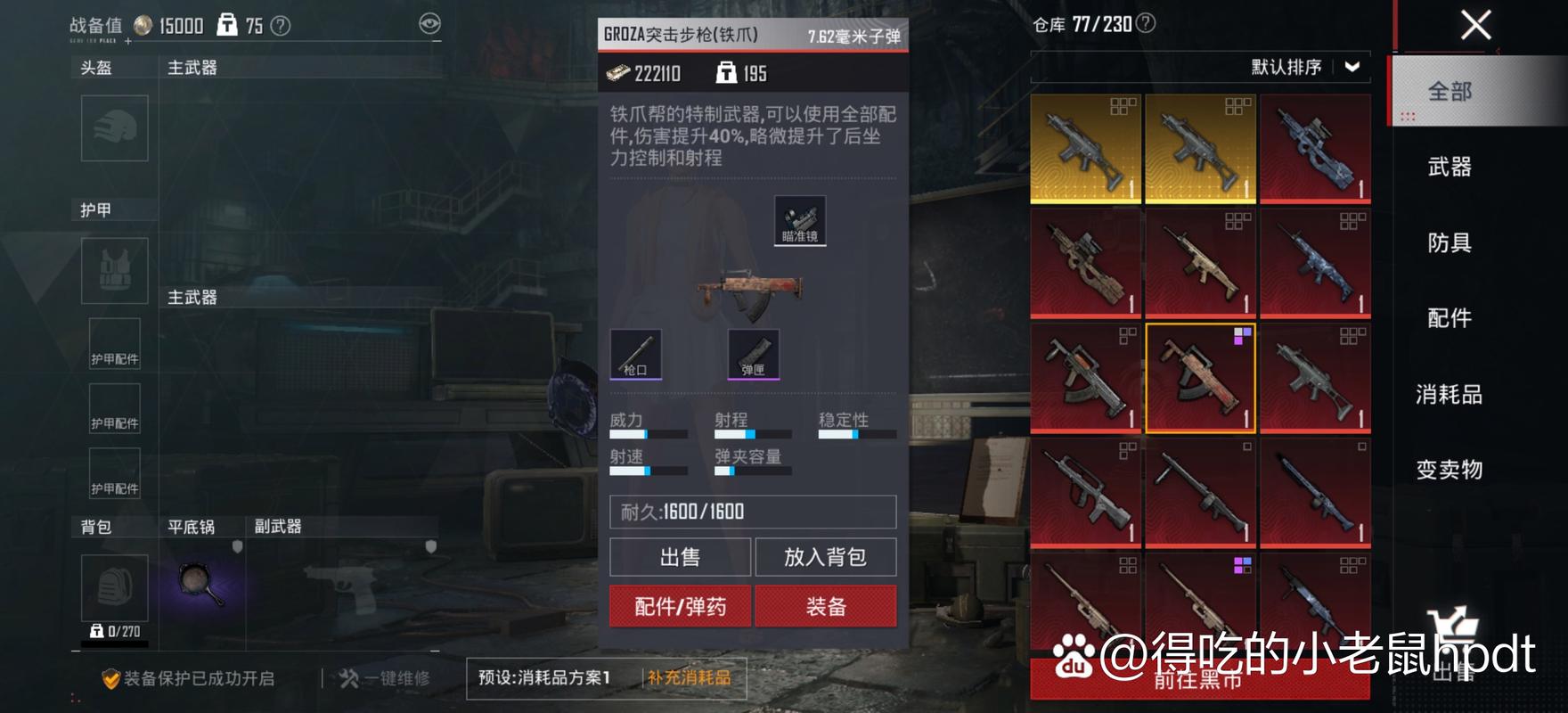The height and width of the screenshot is (713, 1568).
Task: Click the 补充消耗品 restock consumables link
Action: 690,677
